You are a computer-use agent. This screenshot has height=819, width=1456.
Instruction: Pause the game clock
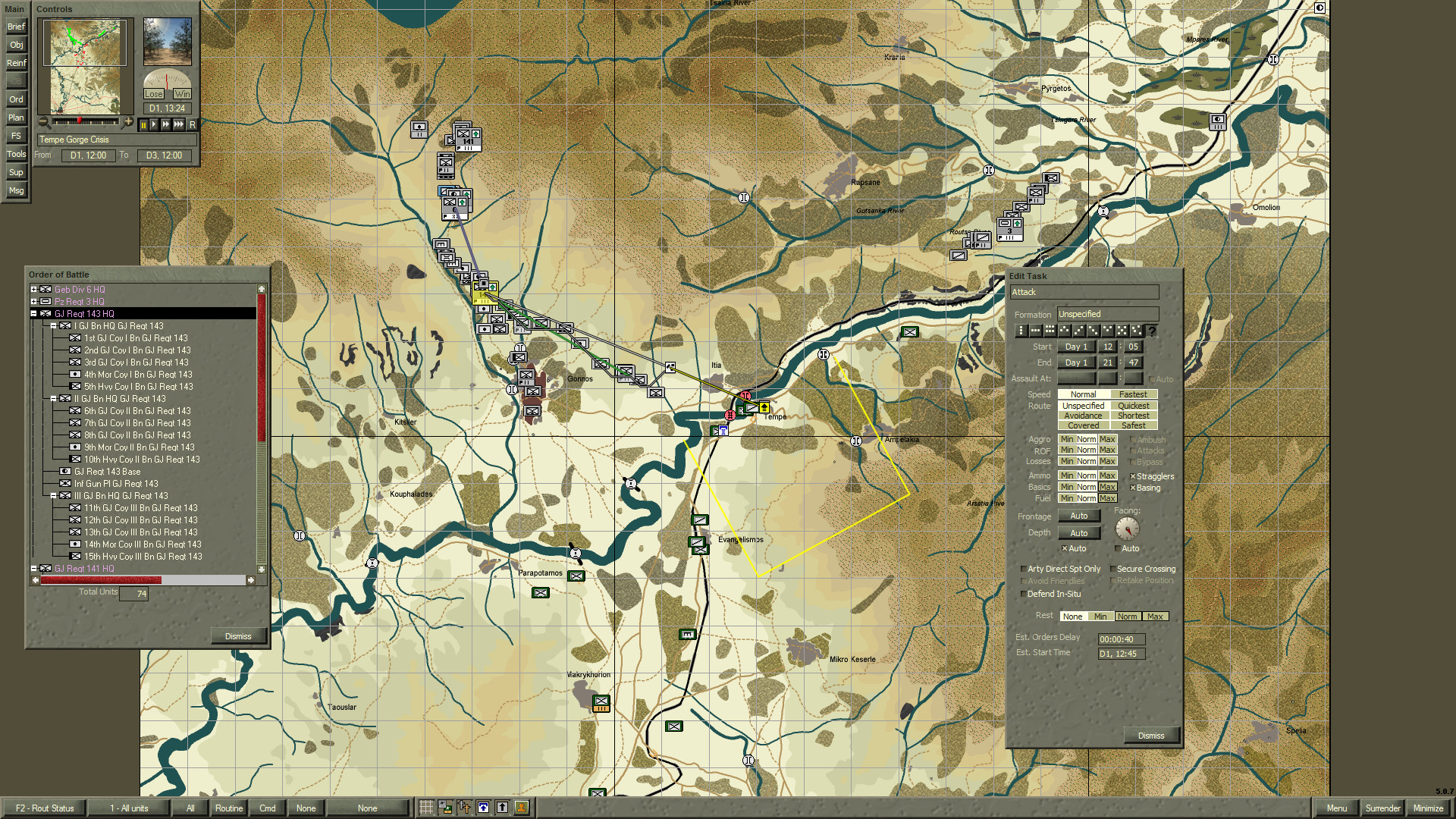pos(143,127)
